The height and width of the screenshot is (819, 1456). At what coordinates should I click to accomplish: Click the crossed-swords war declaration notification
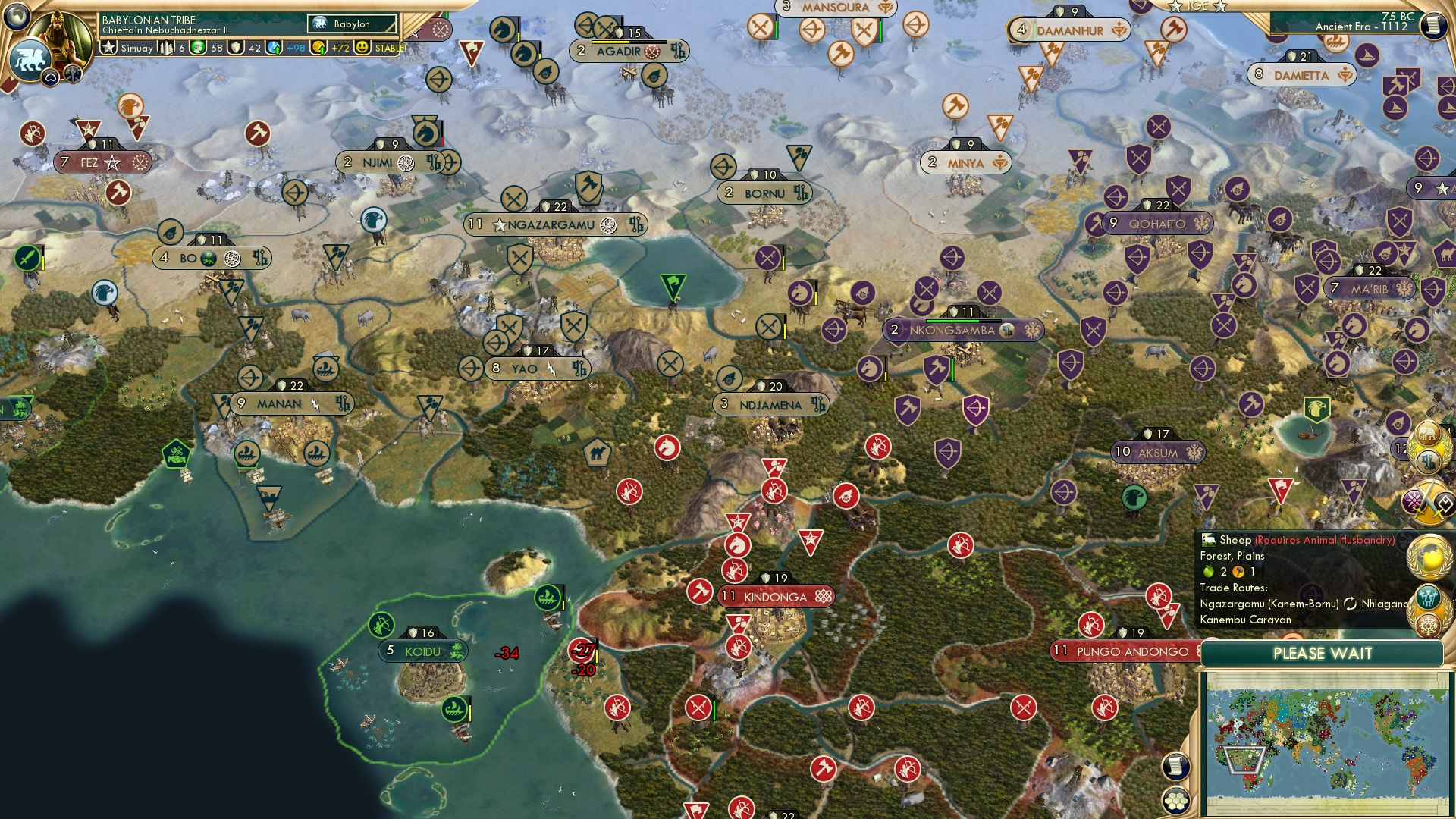pyautogui.click(x=1428, y=500)
